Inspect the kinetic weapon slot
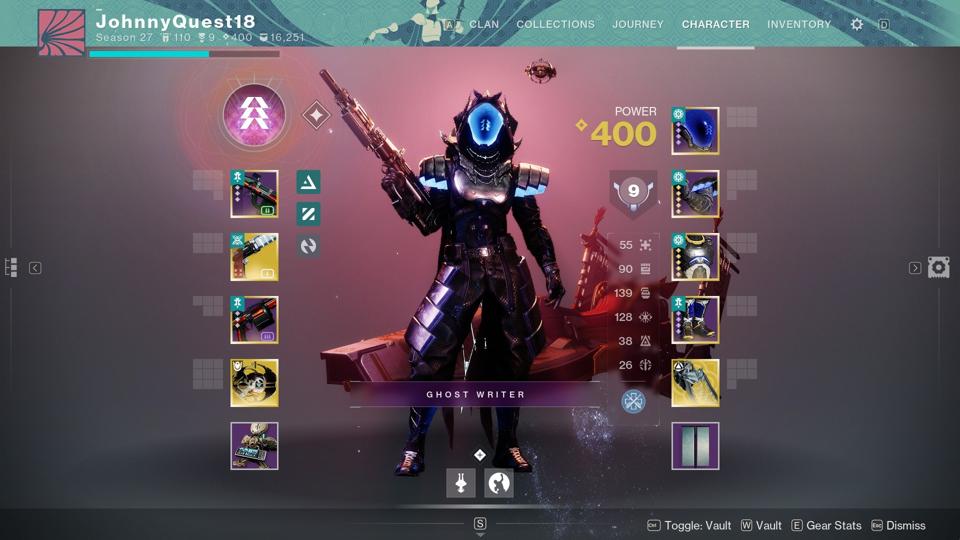Viewport: 960px width, 540px height. (254, 194)
